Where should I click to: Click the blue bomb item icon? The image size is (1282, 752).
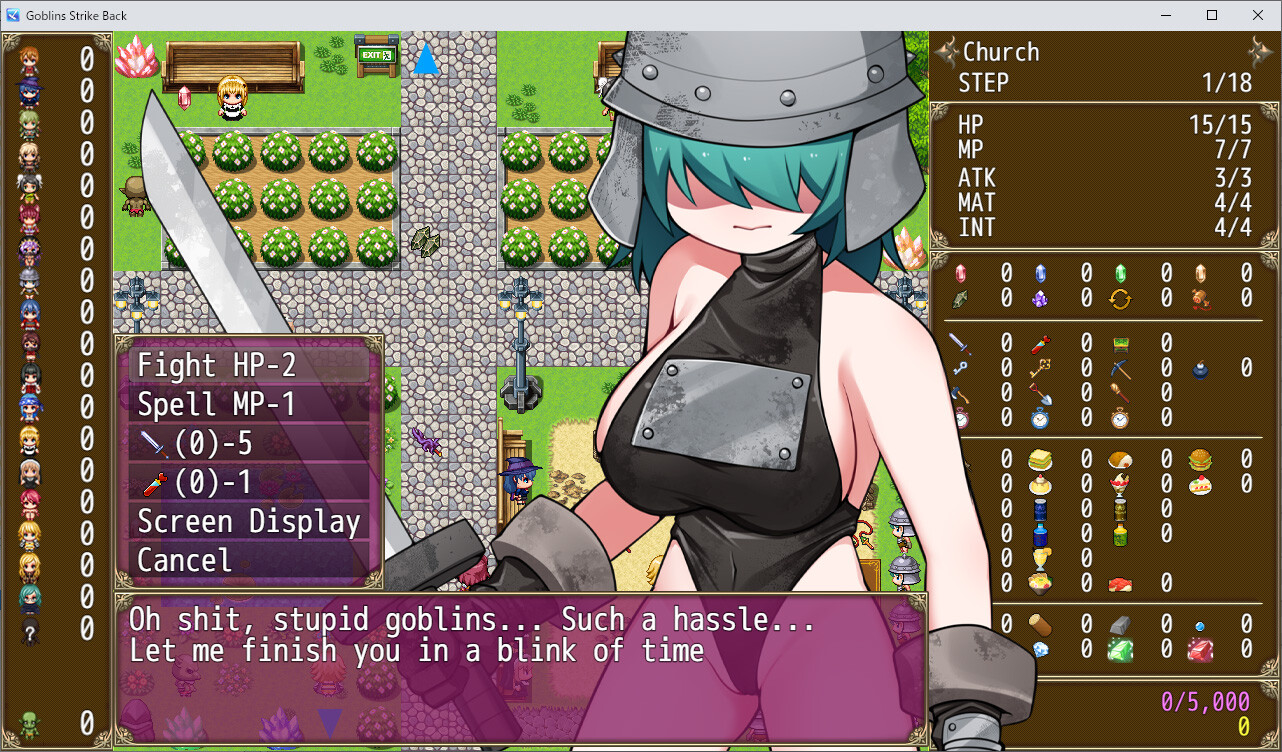(x=1200, y=369)
